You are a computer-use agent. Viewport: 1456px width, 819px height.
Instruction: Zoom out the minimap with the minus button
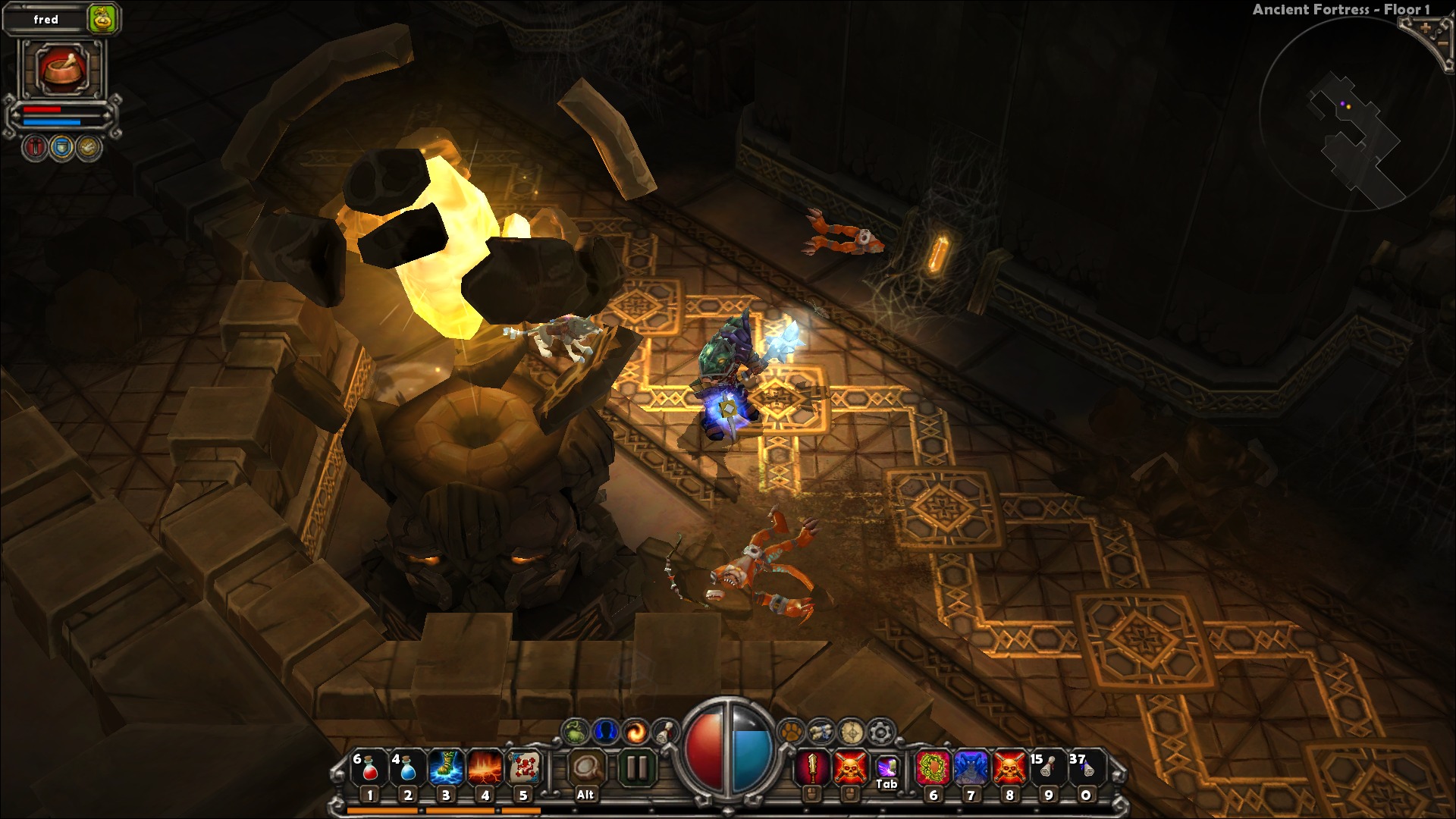point(1444,44)
